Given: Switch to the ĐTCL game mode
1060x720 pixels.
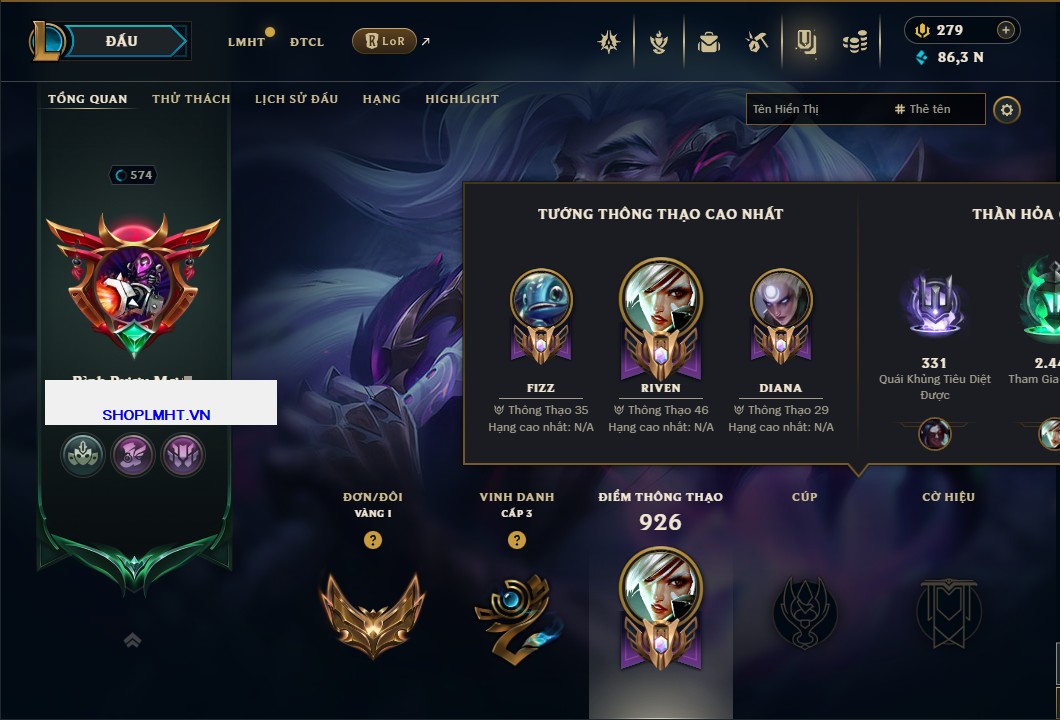Looking at the screenshot, I should coord(307,42).
